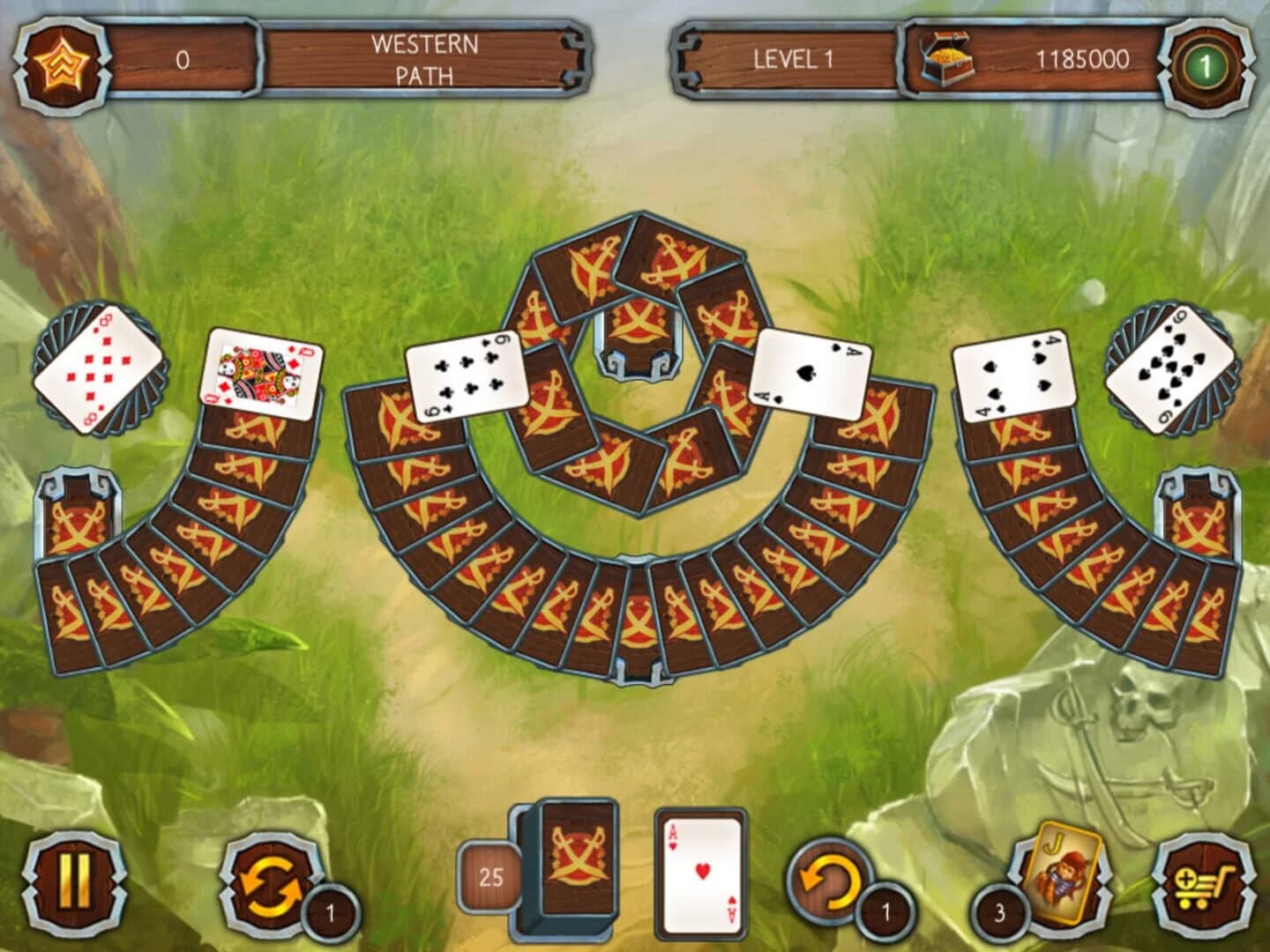Select the Ace of Spades
This screenshot has width=1270, height=952.
[x=810, y=372]
